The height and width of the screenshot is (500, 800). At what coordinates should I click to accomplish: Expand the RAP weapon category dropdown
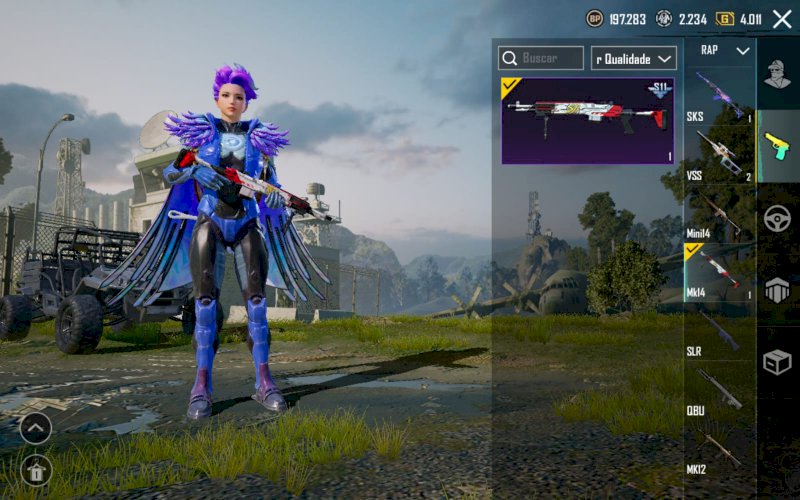pos(724,50)
